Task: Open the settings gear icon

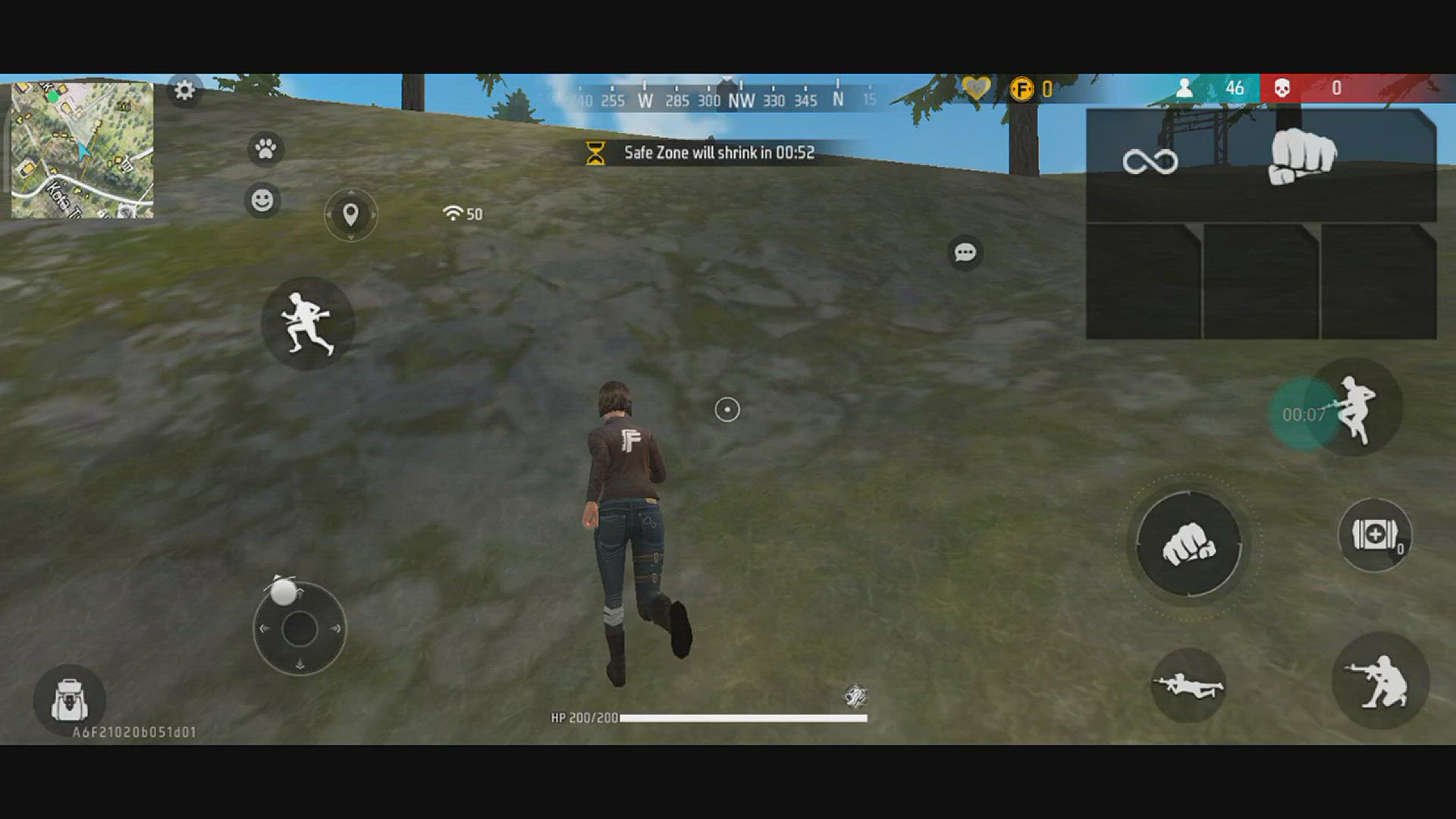Action: pyautogui.click(x=184, y=91)
